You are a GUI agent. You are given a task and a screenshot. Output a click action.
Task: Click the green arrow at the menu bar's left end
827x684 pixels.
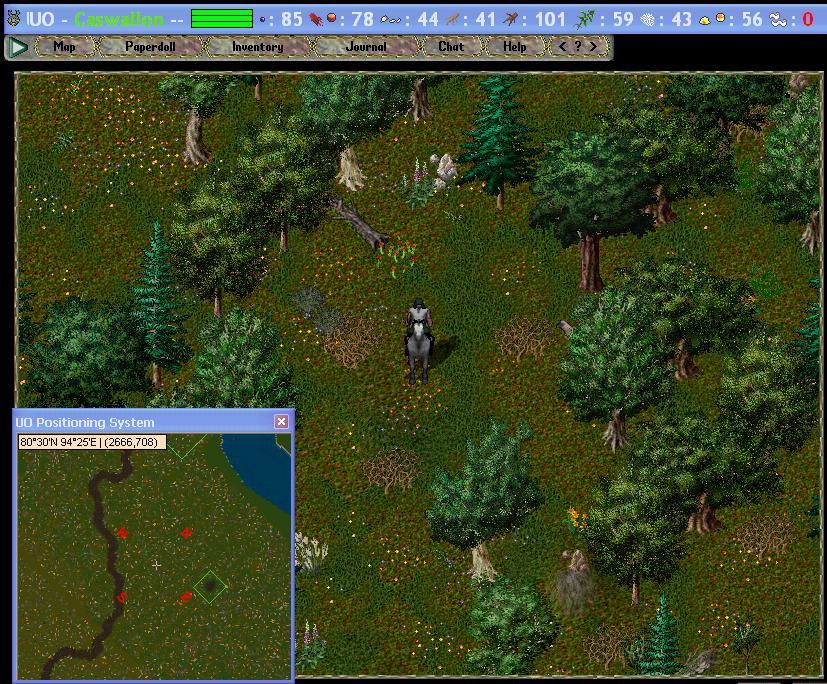click(x=17, y=47)
